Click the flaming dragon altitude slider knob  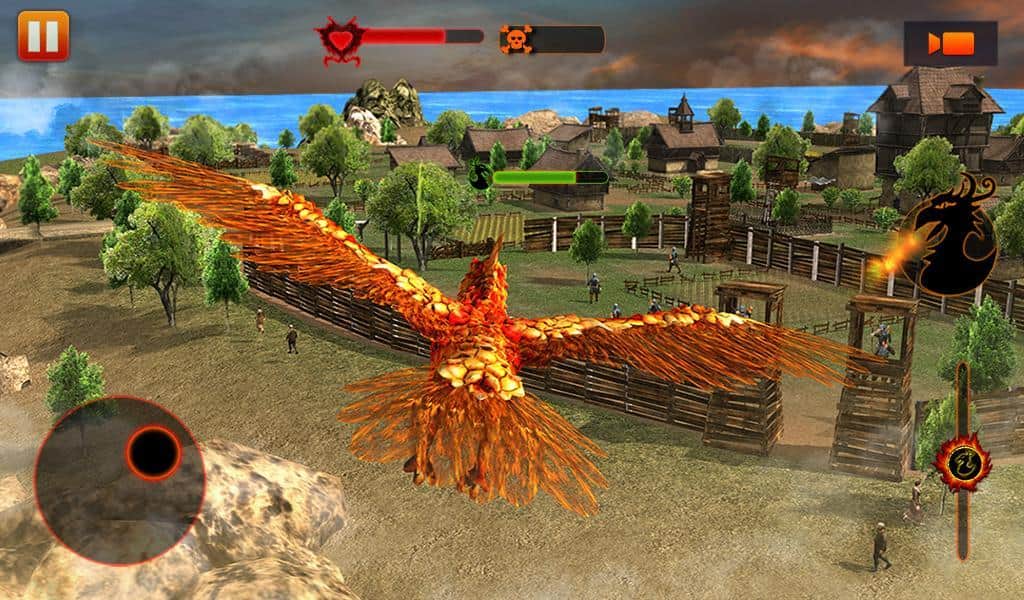[x=962, y=462]
